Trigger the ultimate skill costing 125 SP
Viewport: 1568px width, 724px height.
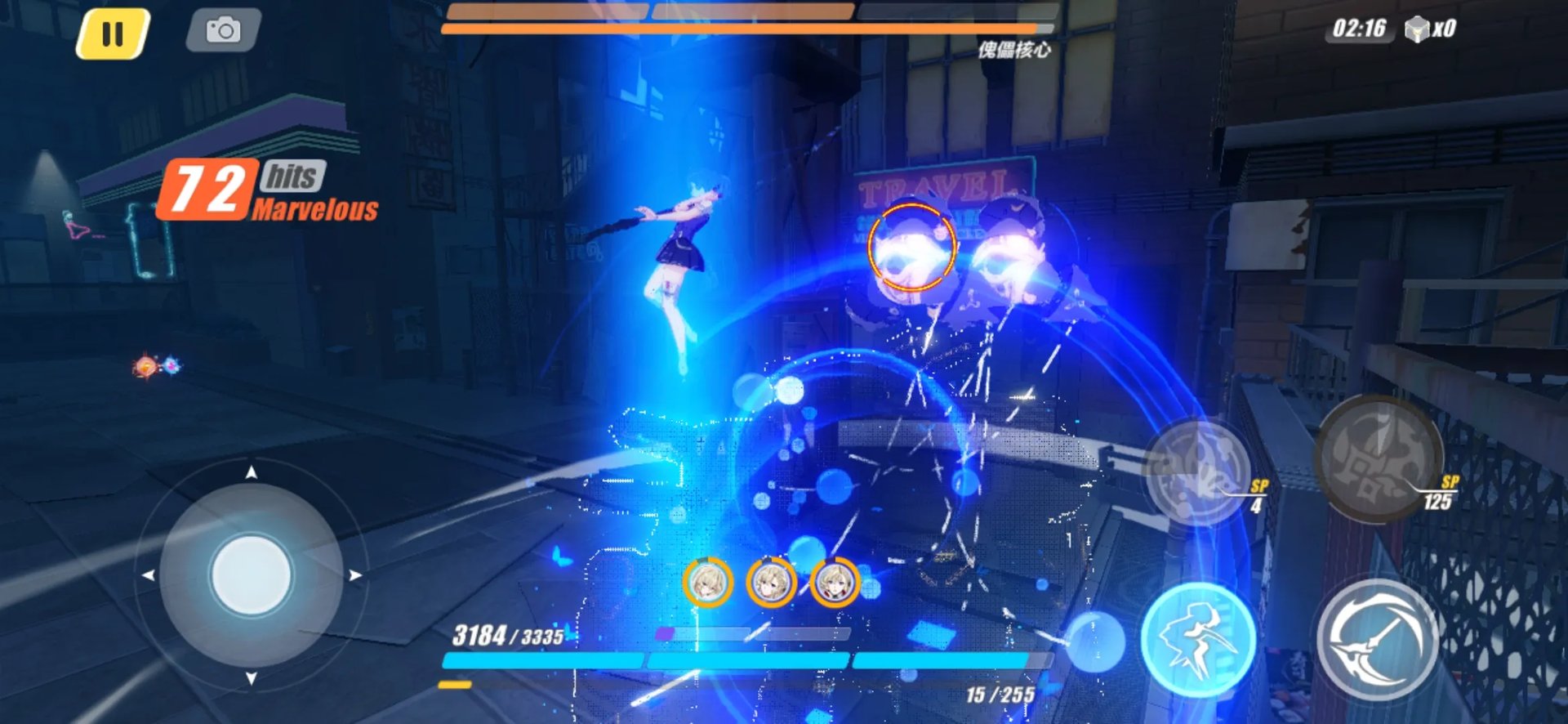pos(1378,458)
